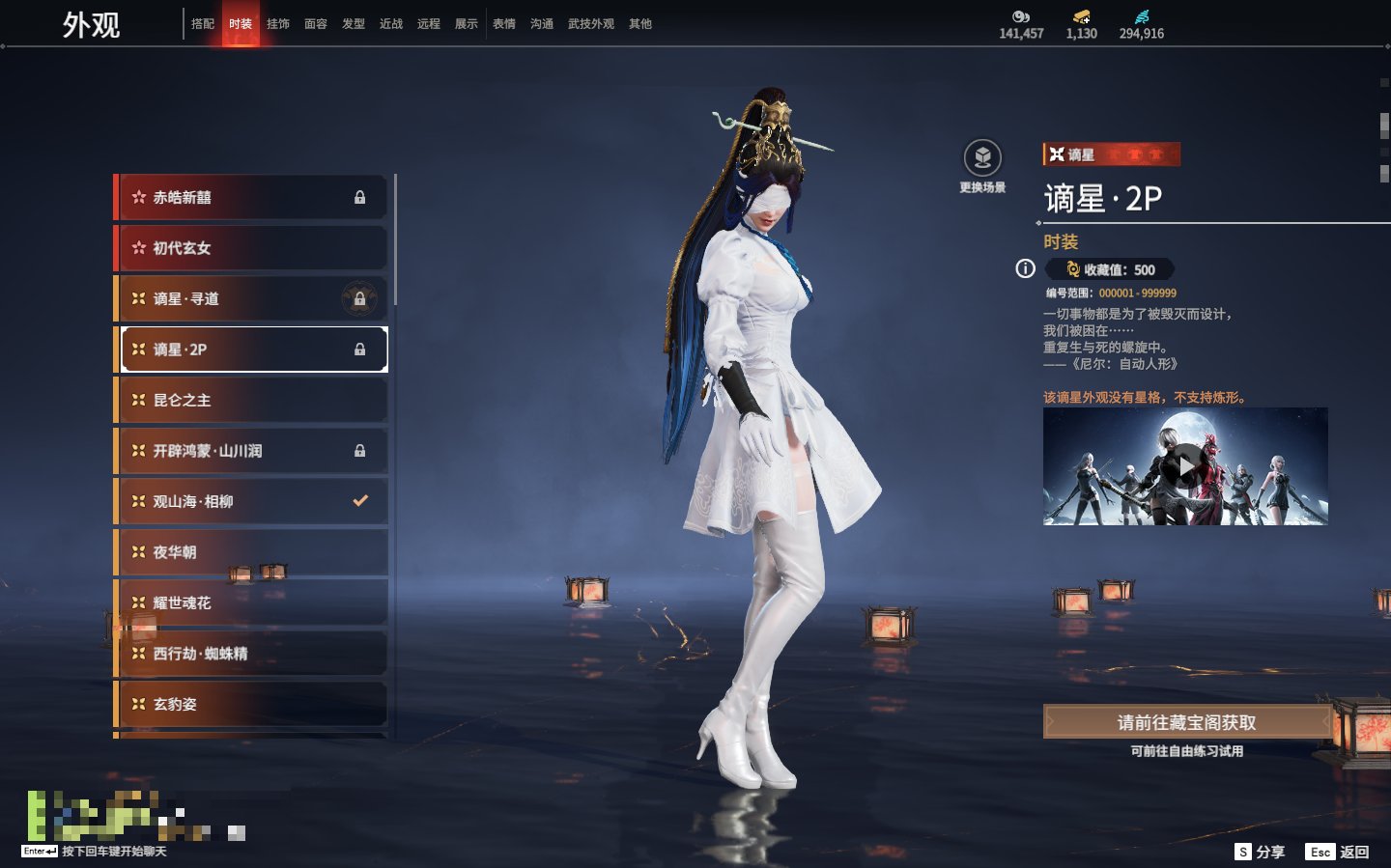Click the 请前往藏宝阁获取 button

(x=1186, y=722)
